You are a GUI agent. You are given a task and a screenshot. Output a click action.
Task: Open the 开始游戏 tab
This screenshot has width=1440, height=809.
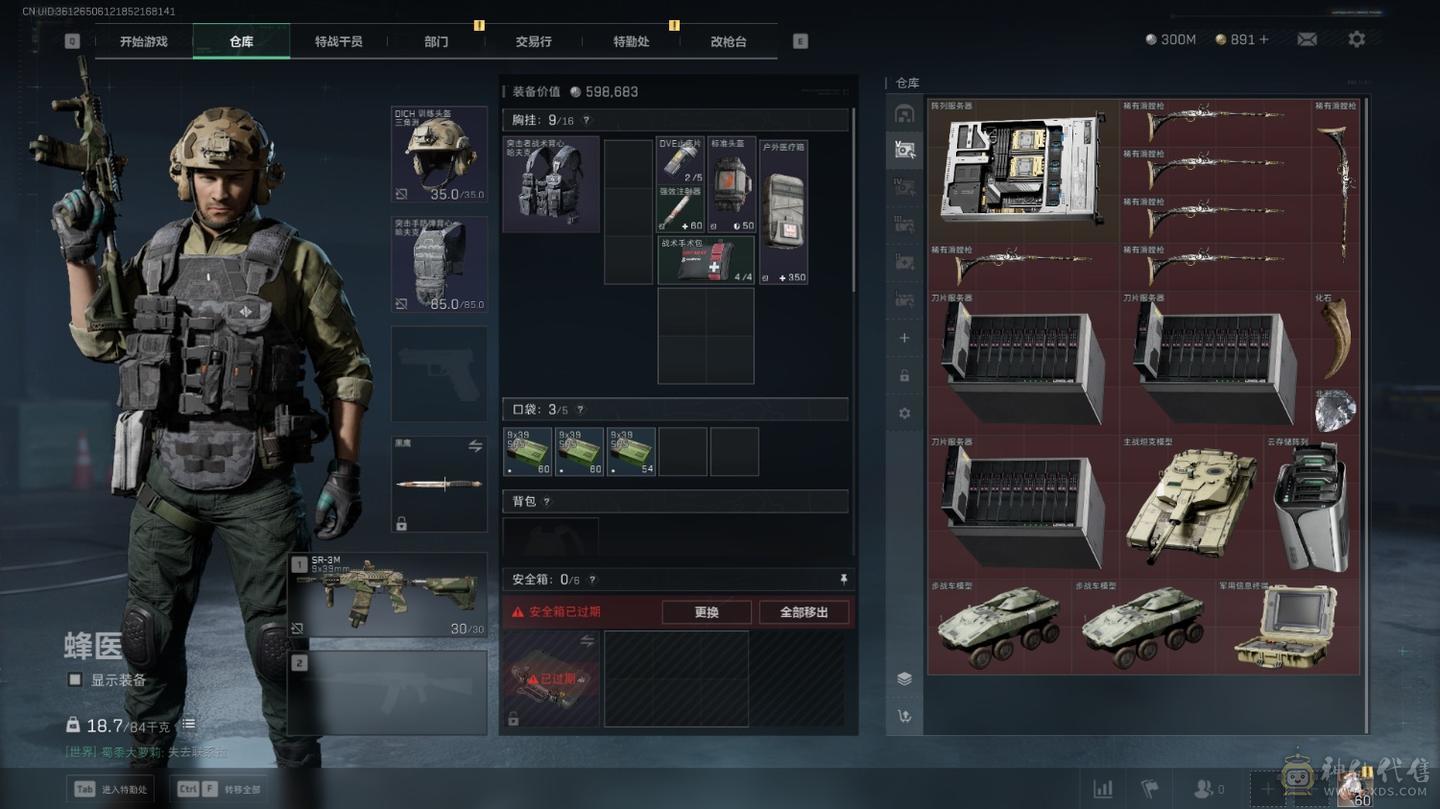[x=143, y=42]
